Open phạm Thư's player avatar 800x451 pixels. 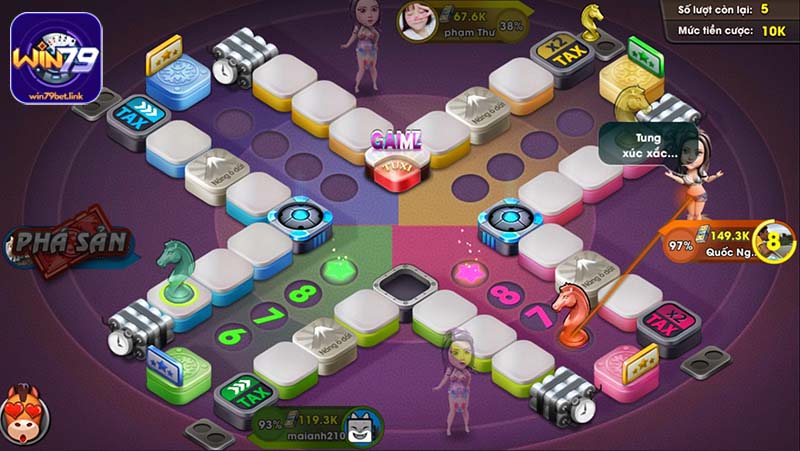point(416,19)
